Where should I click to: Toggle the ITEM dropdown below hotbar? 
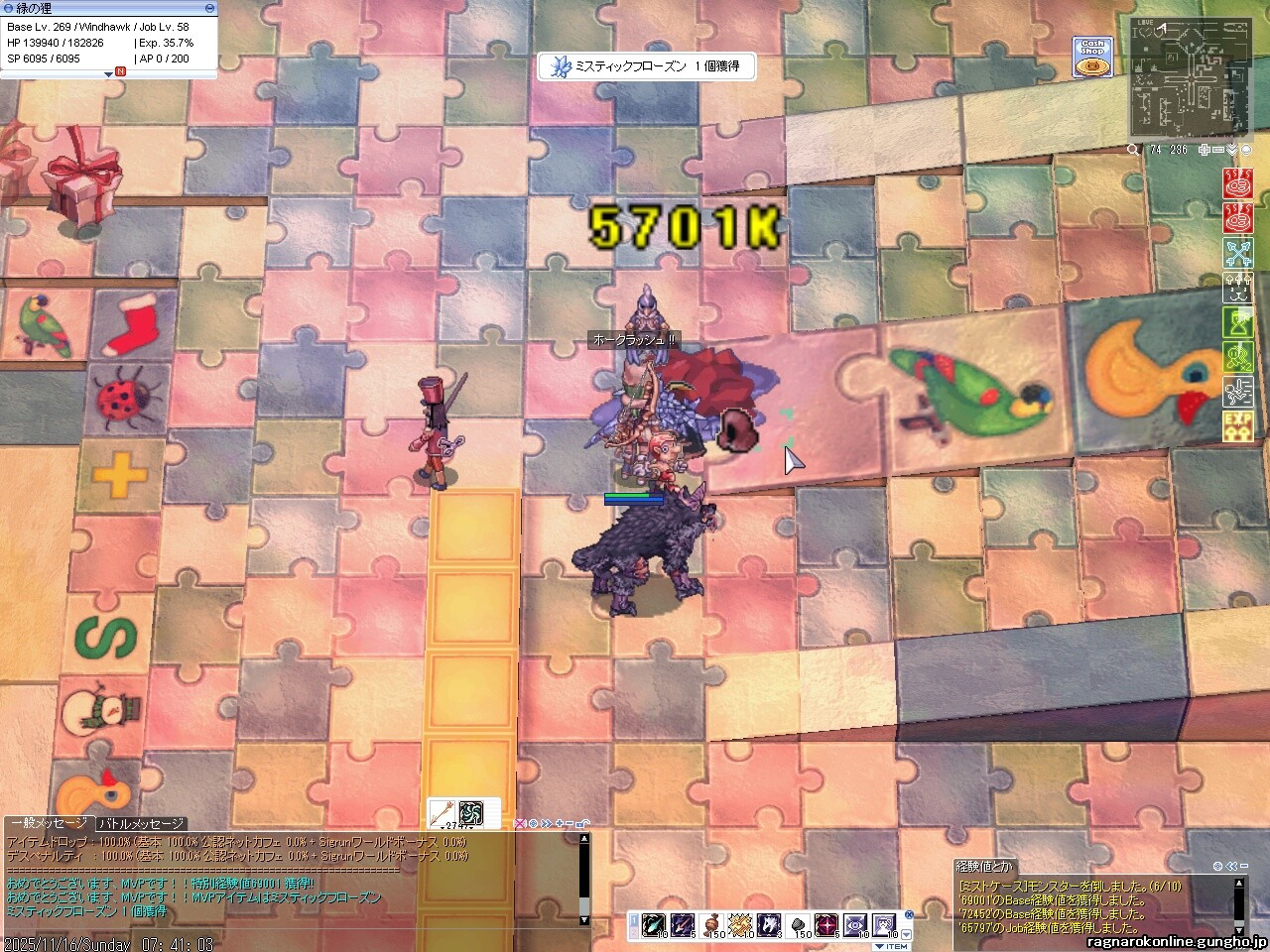point(890,946)
